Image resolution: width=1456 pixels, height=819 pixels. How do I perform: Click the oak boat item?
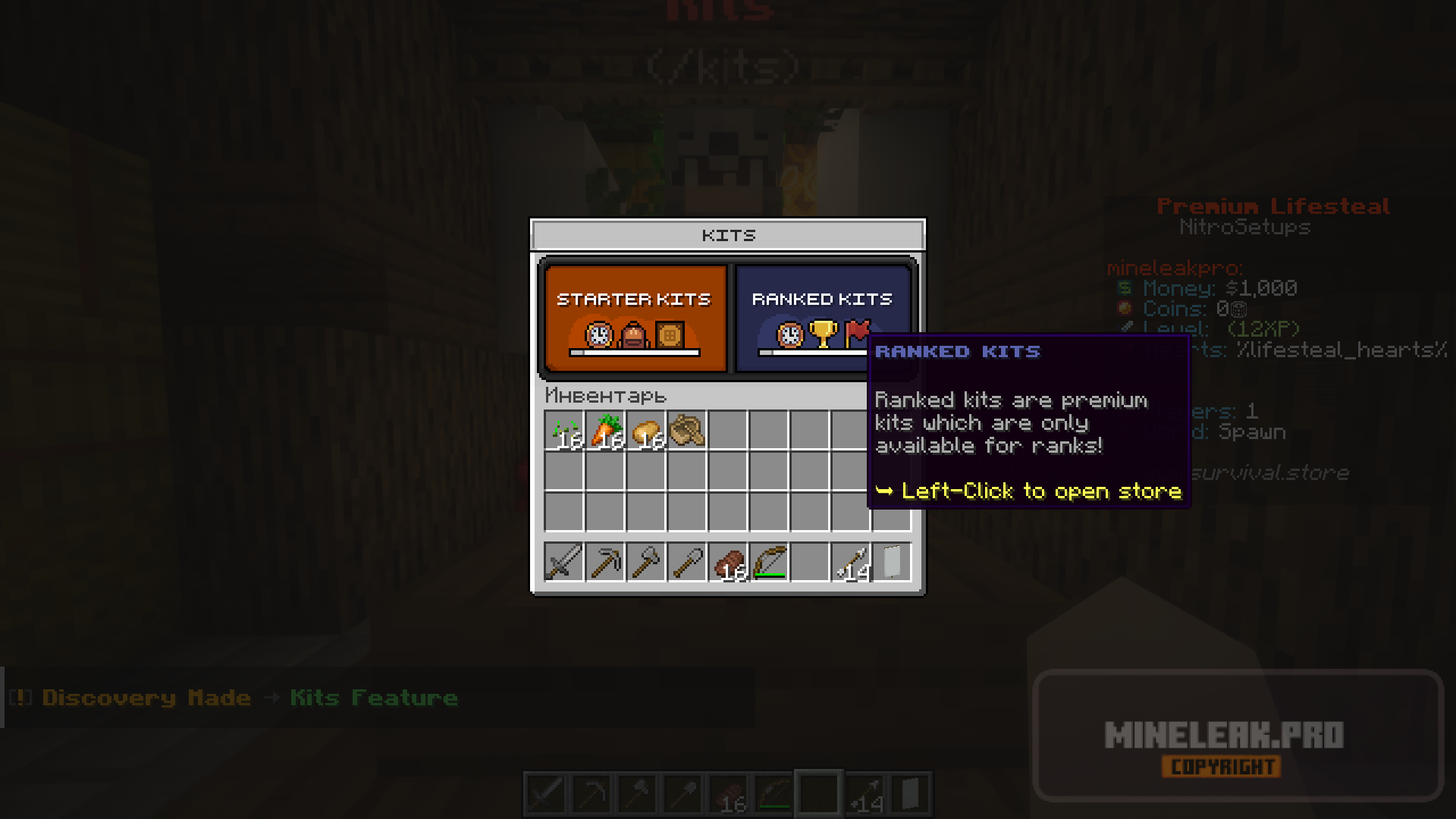point(687,431)
